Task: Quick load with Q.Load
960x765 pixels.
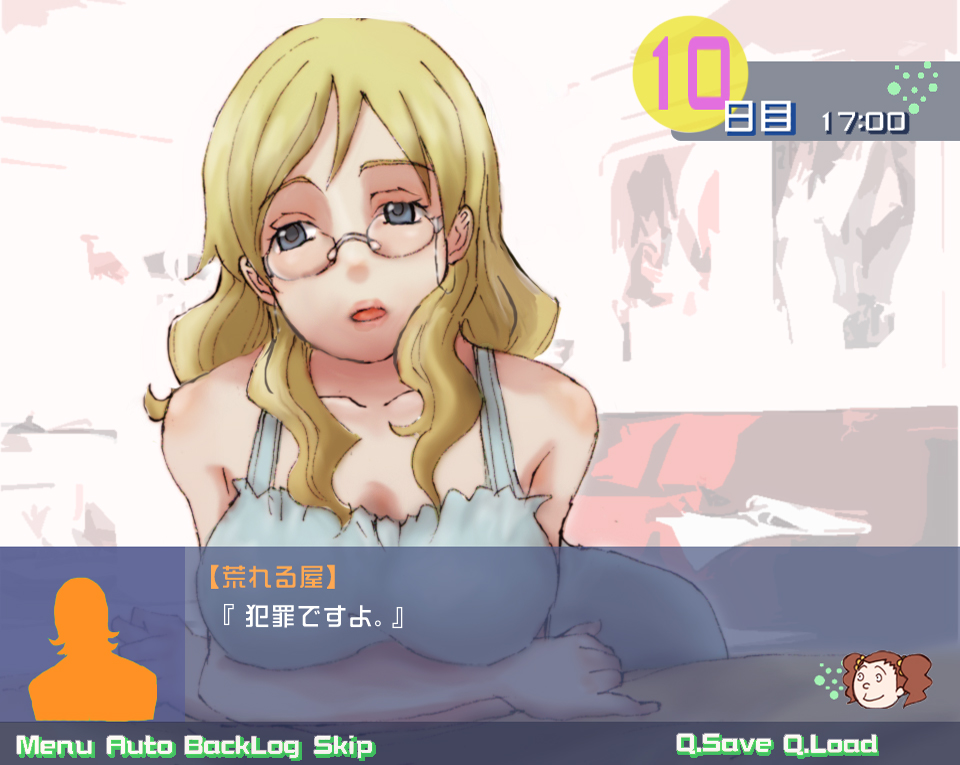Action: (830, 744)
